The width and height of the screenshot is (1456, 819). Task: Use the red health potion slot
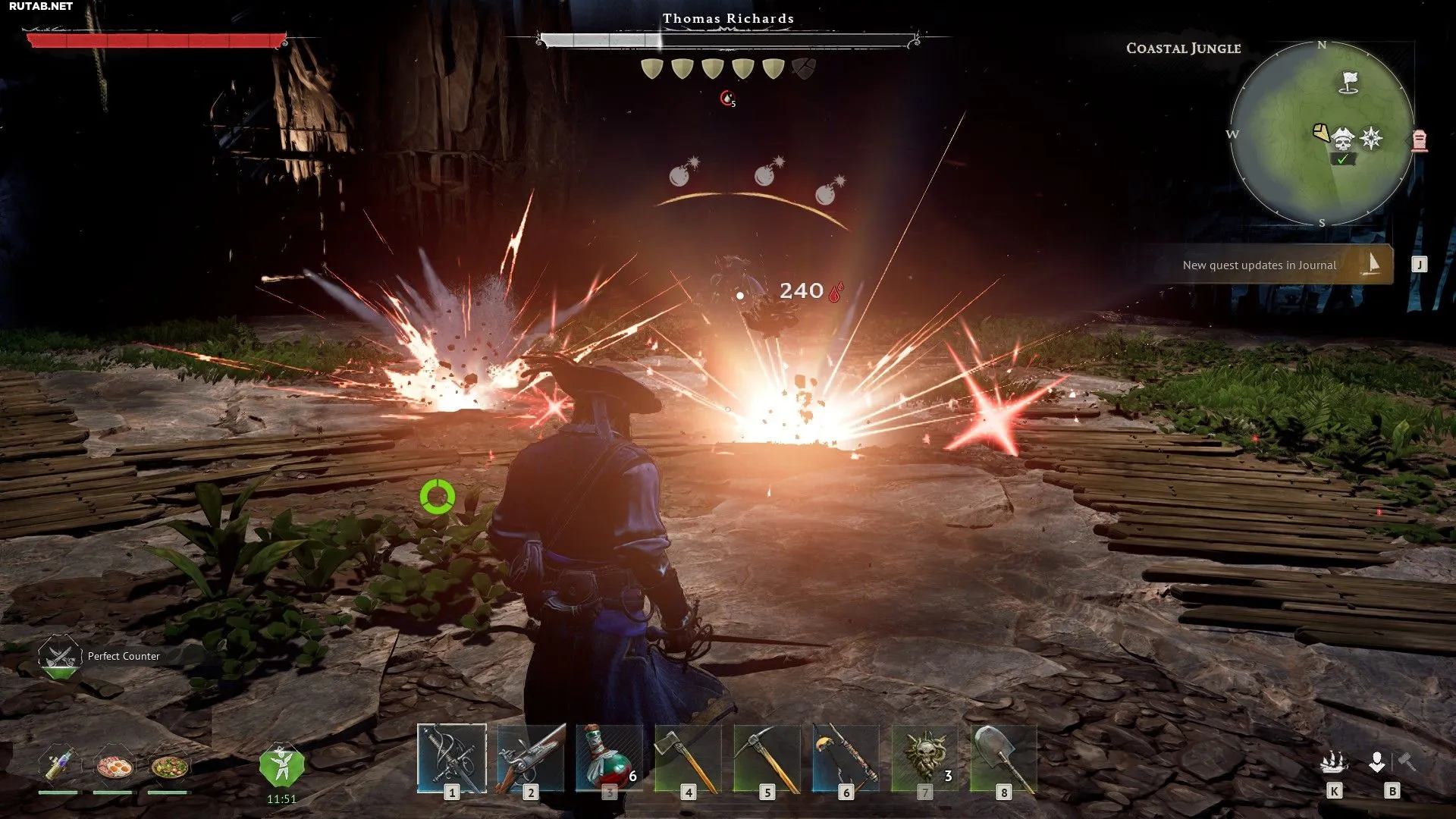609,758
